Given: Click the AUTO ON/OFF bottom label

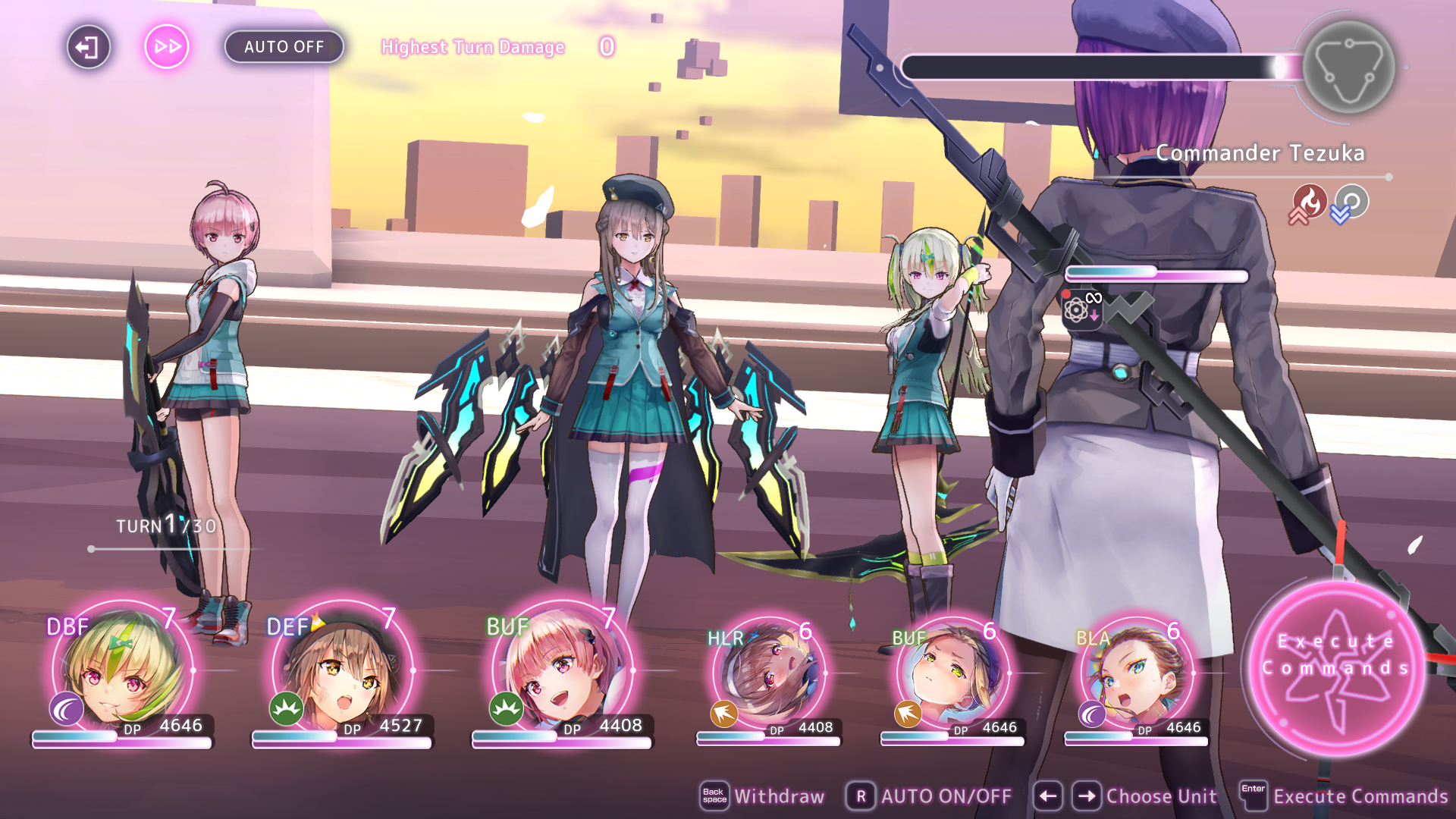Looking at the screenshot, I should pyautogui.click(x=930, y=796).
